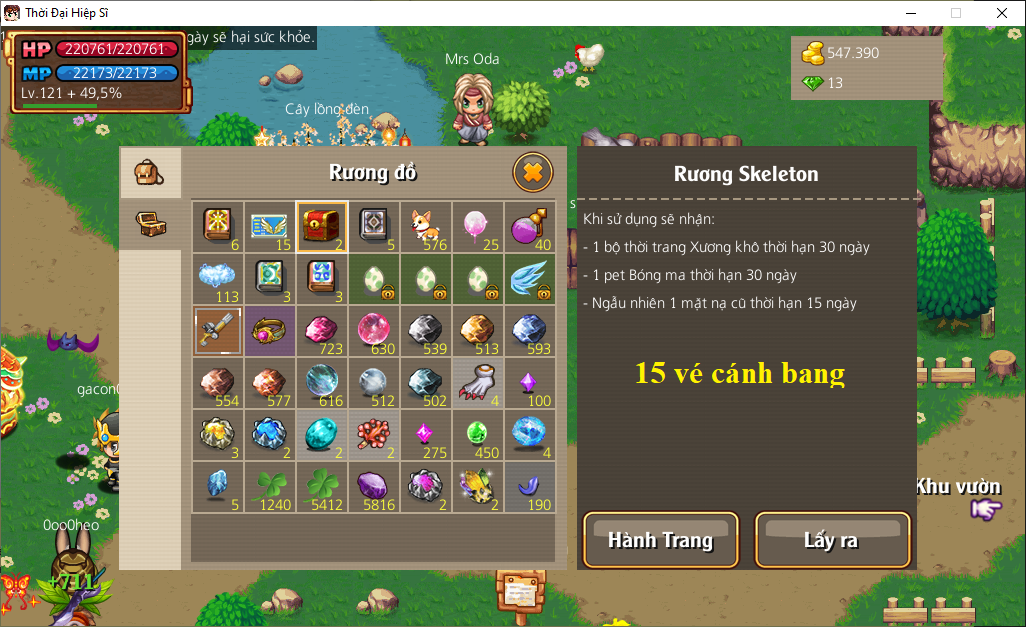Switch to the treasure chest tab
Image resolution: width=1026 pixels, height=627 pixels.
click(150, 224)
